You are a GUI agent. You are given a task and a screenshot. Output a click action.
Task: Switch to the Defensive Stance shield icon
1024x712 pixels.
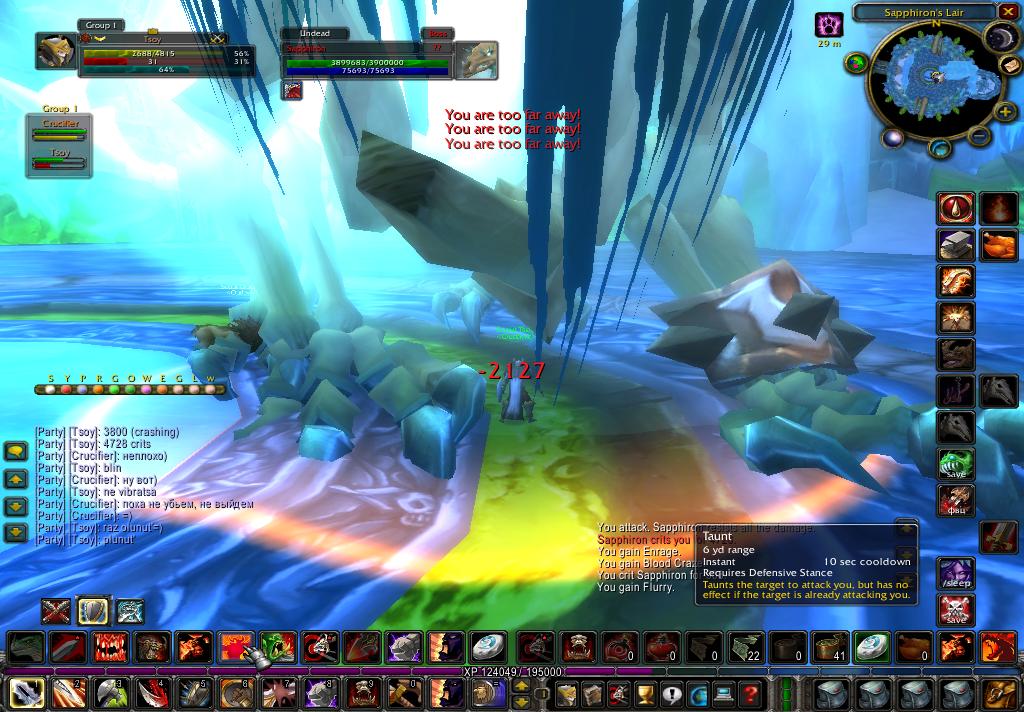click(93, 610)
